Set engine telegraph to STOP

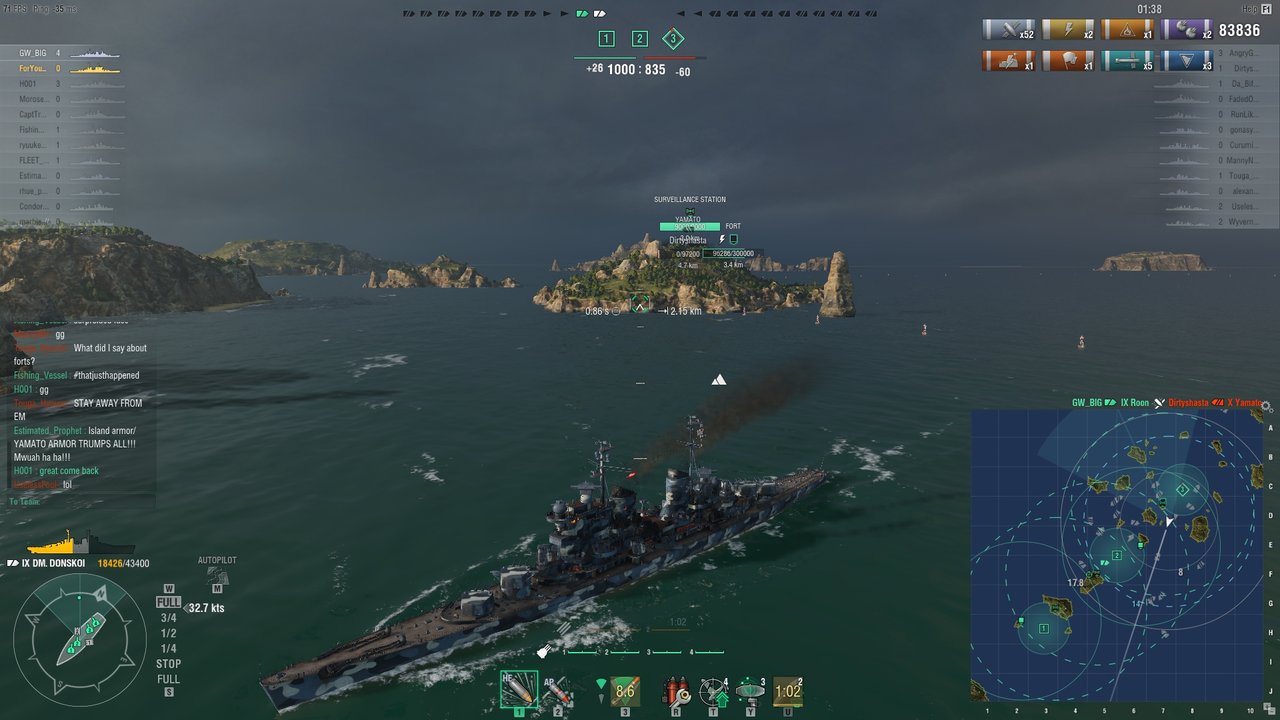[169, 664]
